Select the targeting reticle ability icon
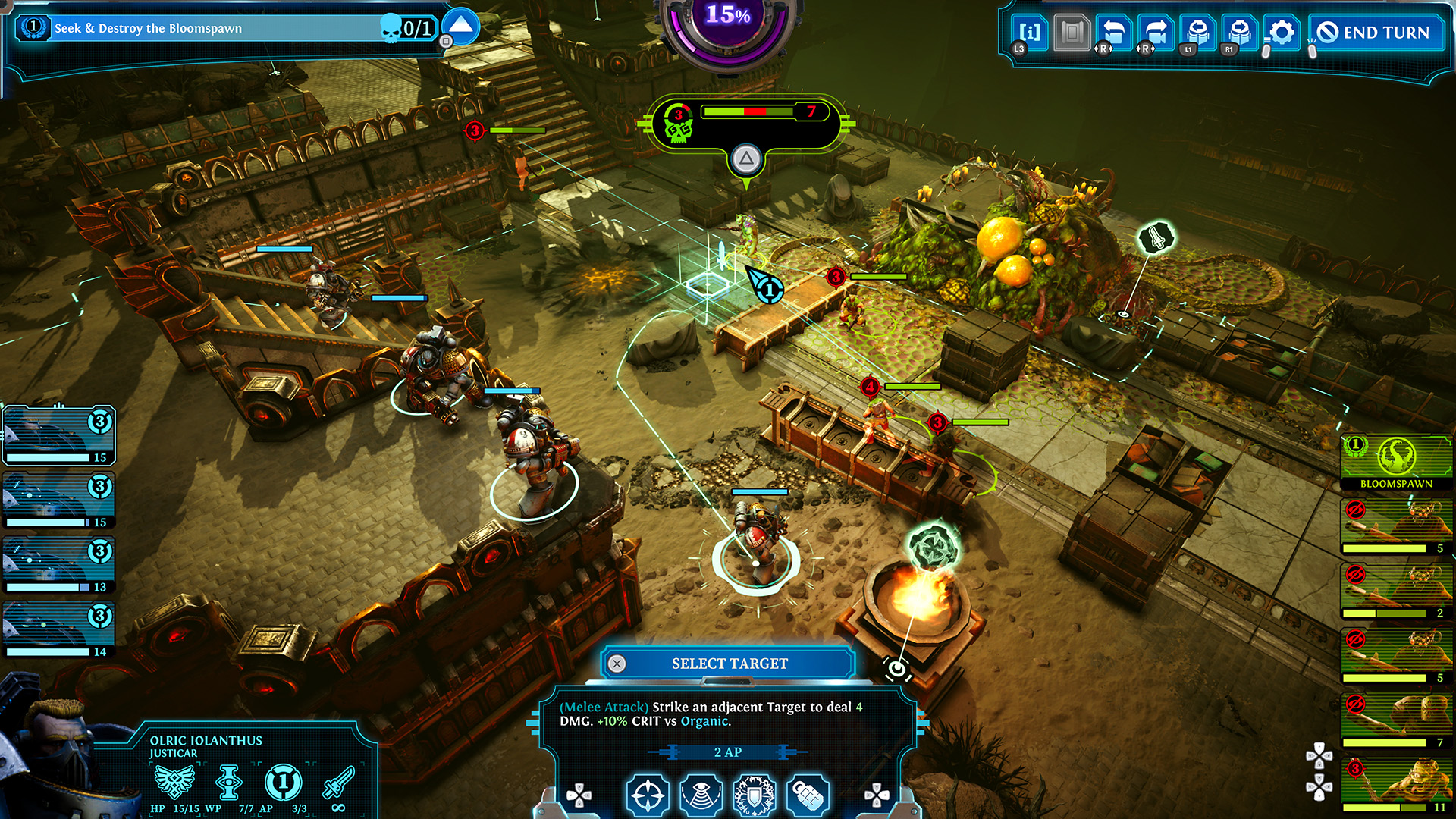 point(648,795)
